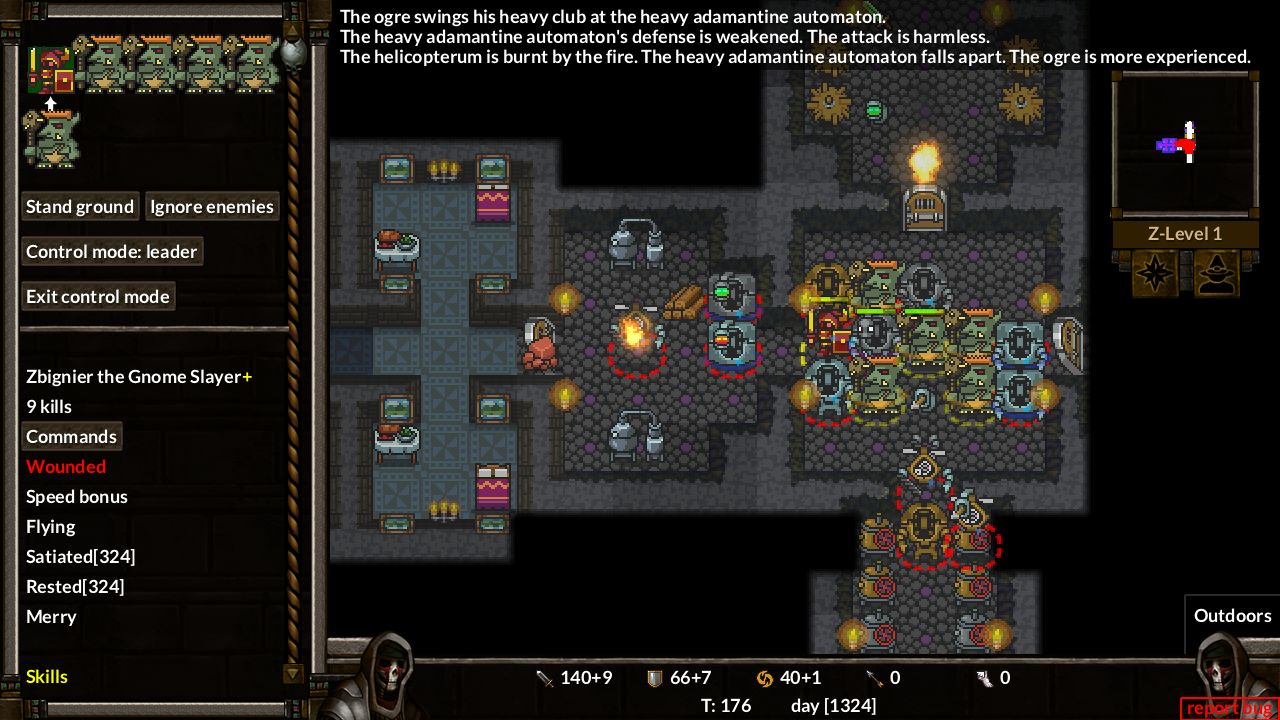Click the compass star map button
This screenshot has width=1280, height=720.
click(x=1155, y=273)
